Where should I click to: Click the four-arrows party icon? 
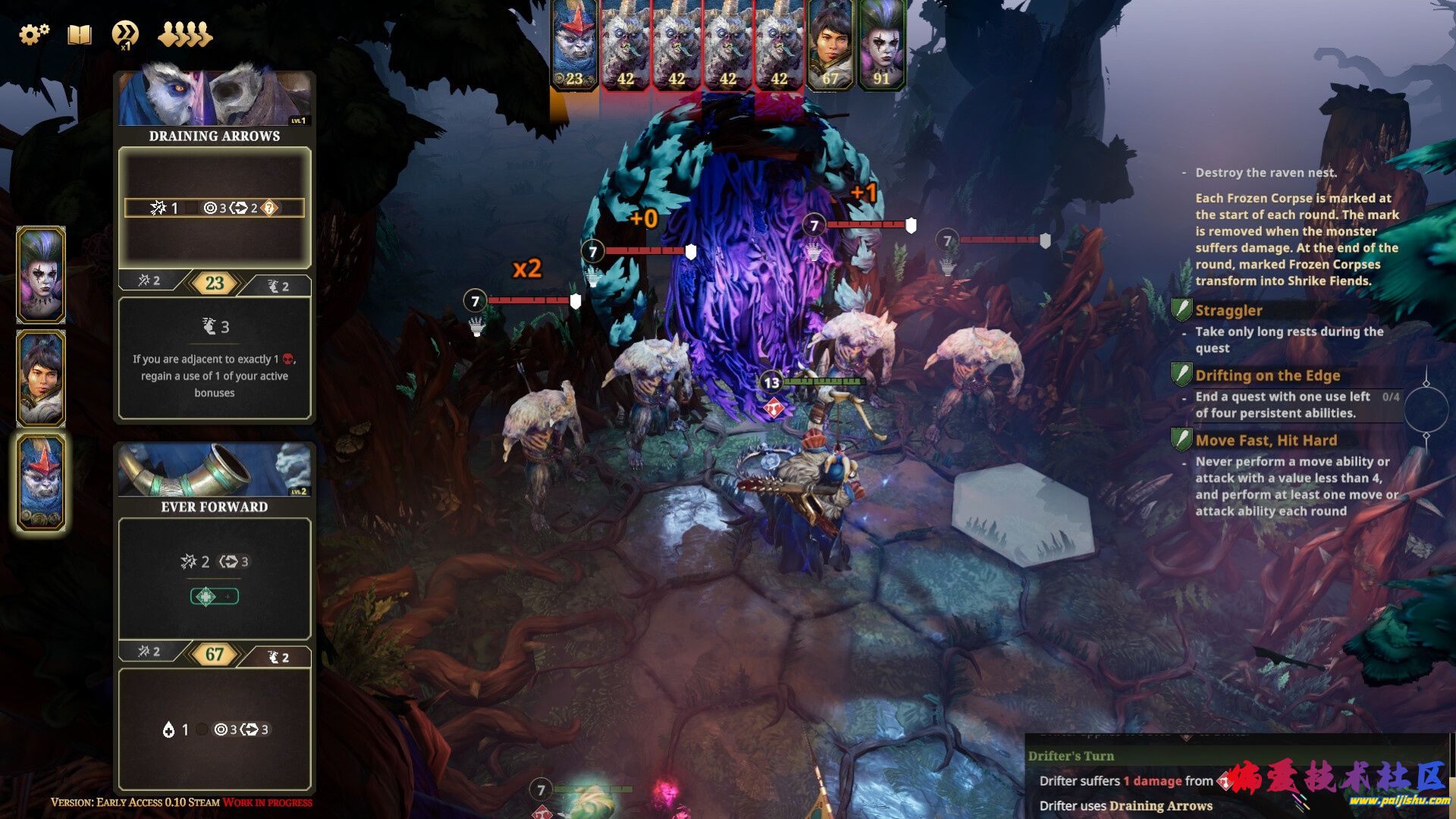pyautogui.click(x=184, y=35)
